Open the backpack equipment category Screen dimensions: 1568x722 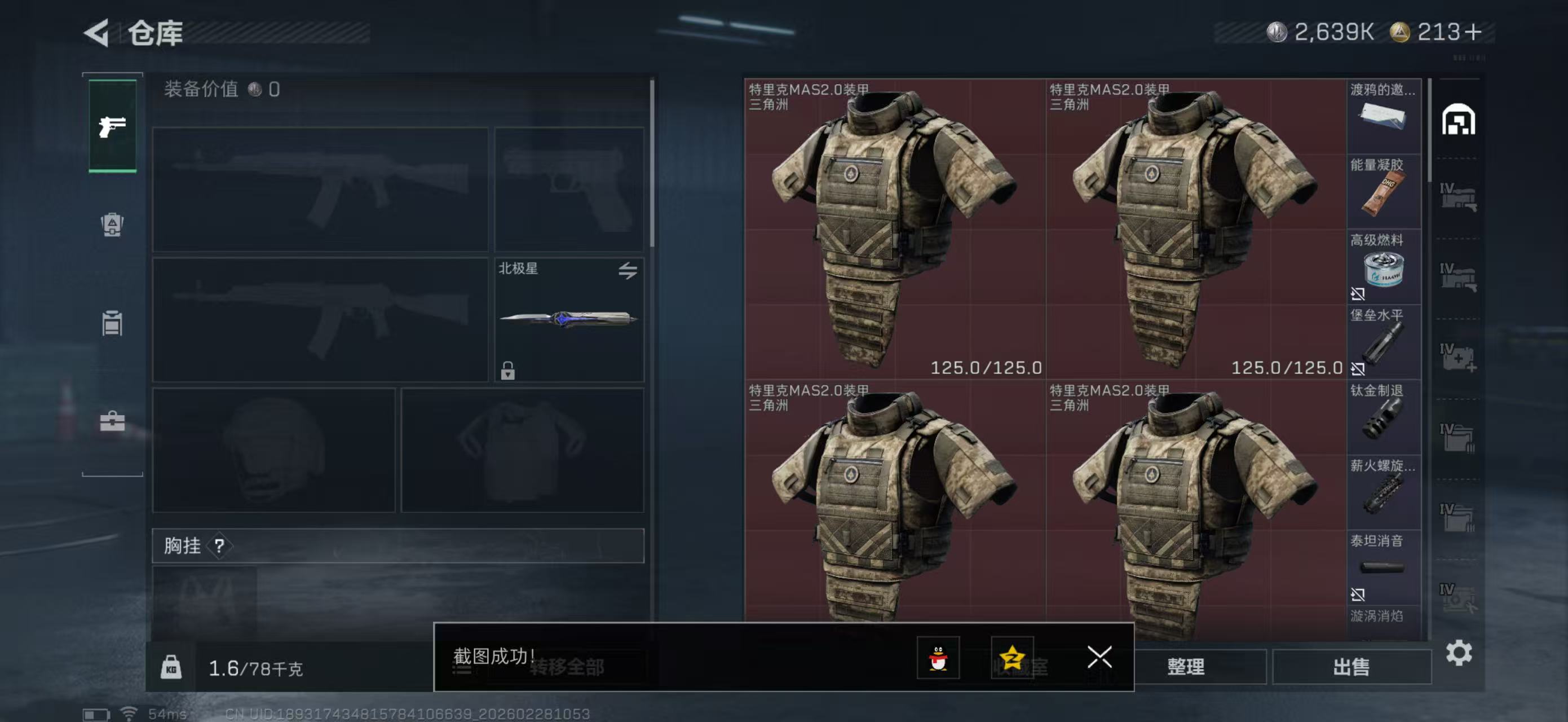tap(112, 226)
